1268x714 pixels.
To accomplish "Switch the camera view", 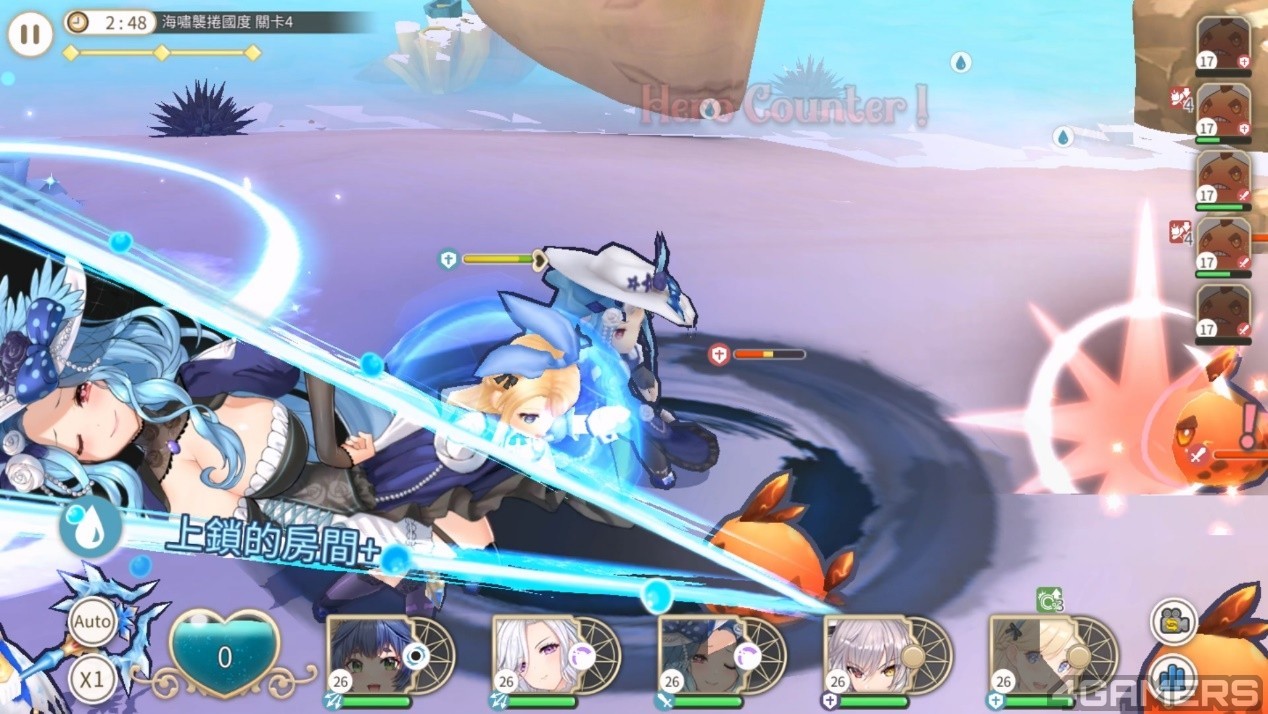I will pos(1173,622).
